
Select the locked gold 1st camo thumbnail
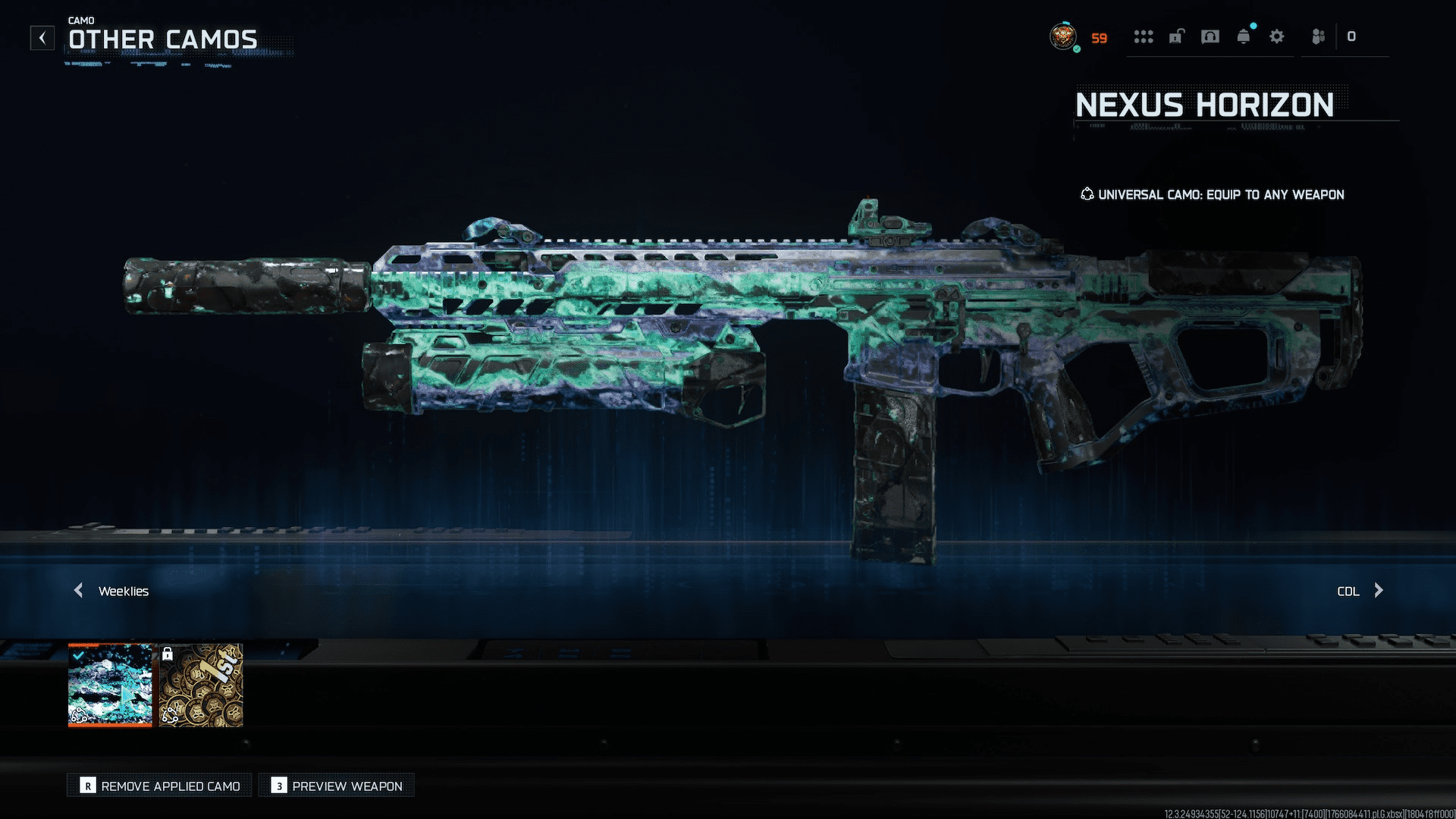coord(201,685)
